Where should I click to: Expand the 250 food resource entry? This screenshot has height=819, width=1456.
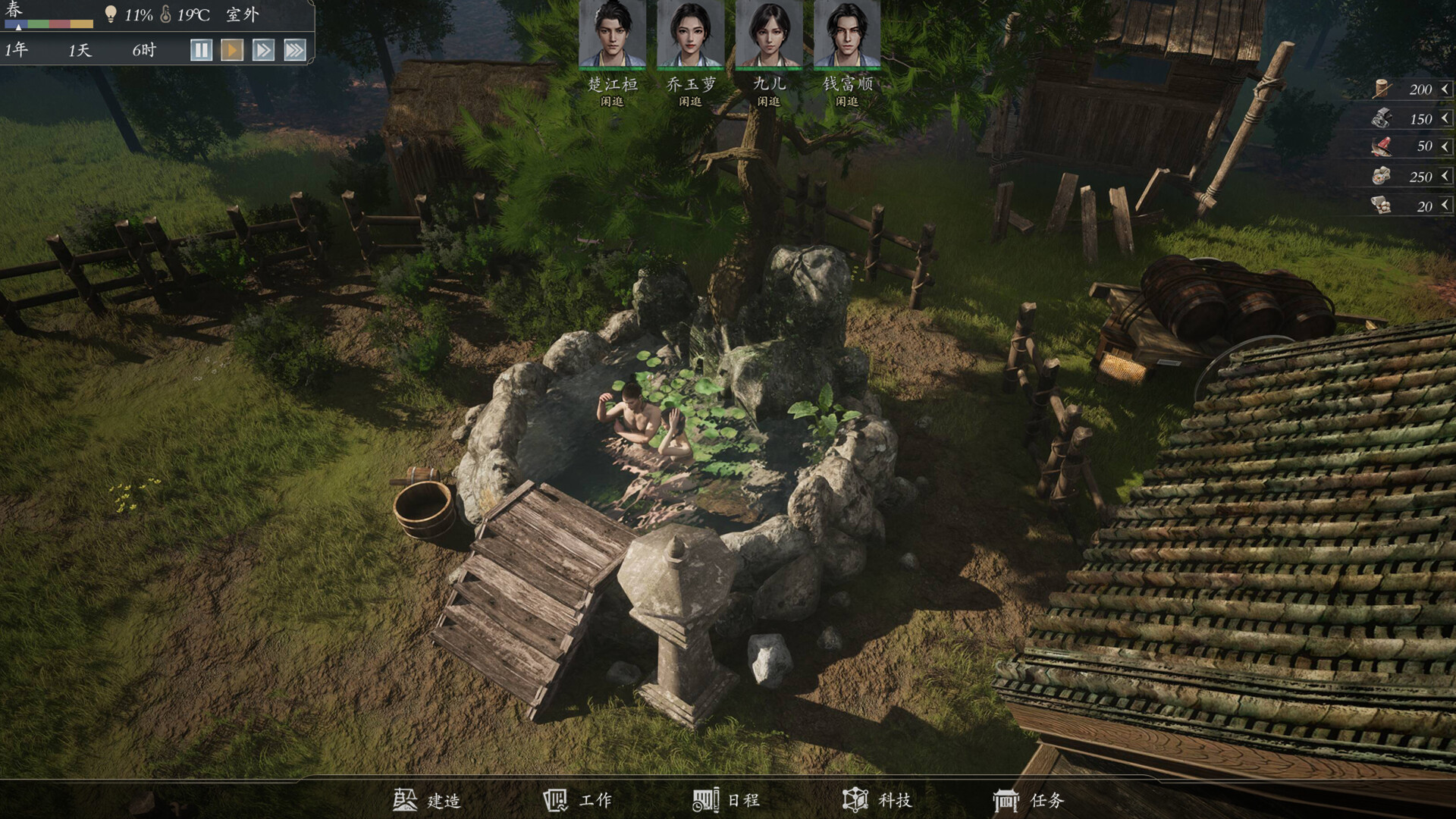click(1442, 176)
